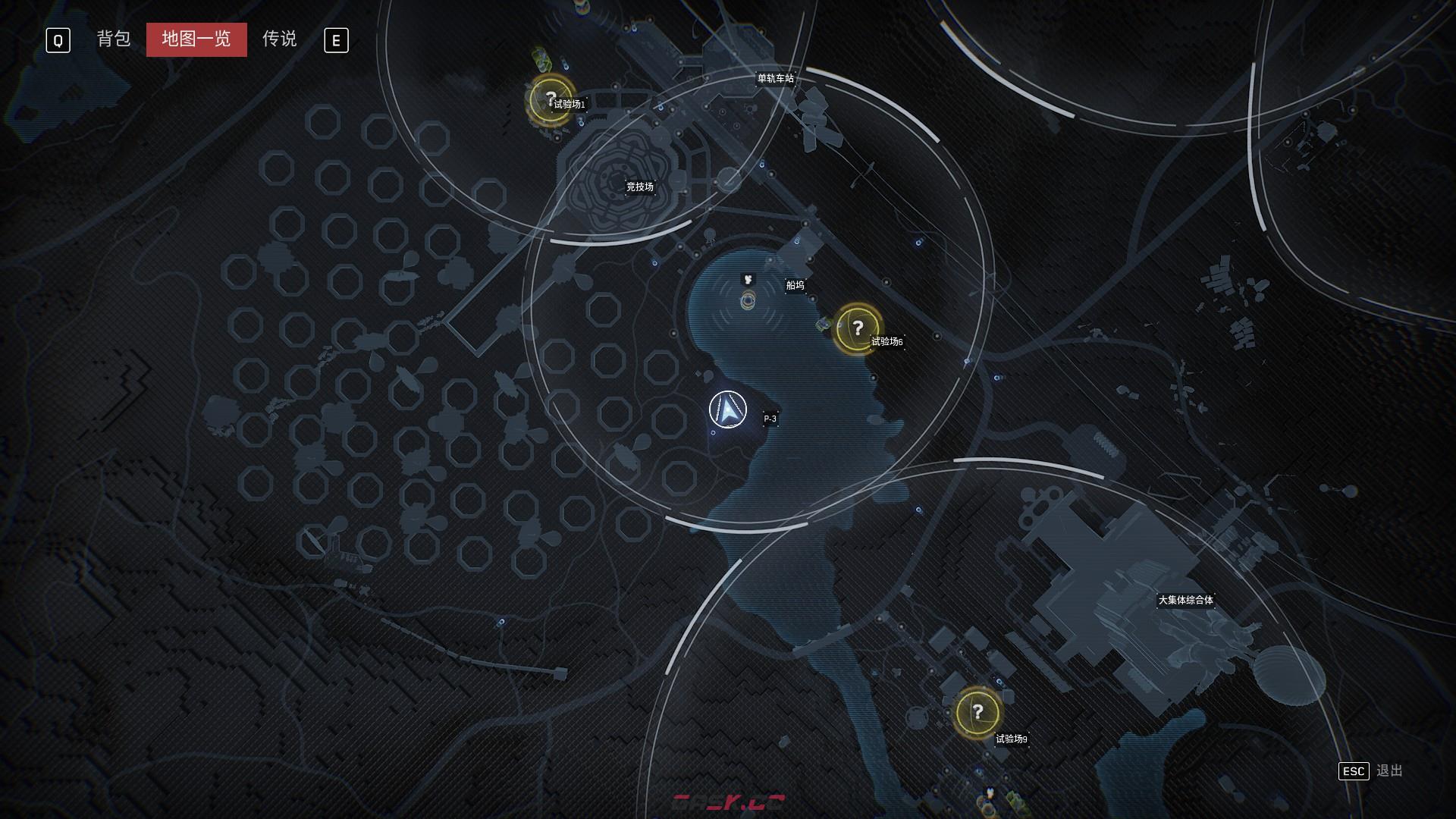Choose the 试验场9 question mark marker
This screenshot has height=819, width=1456.
[x=977, y=712]
